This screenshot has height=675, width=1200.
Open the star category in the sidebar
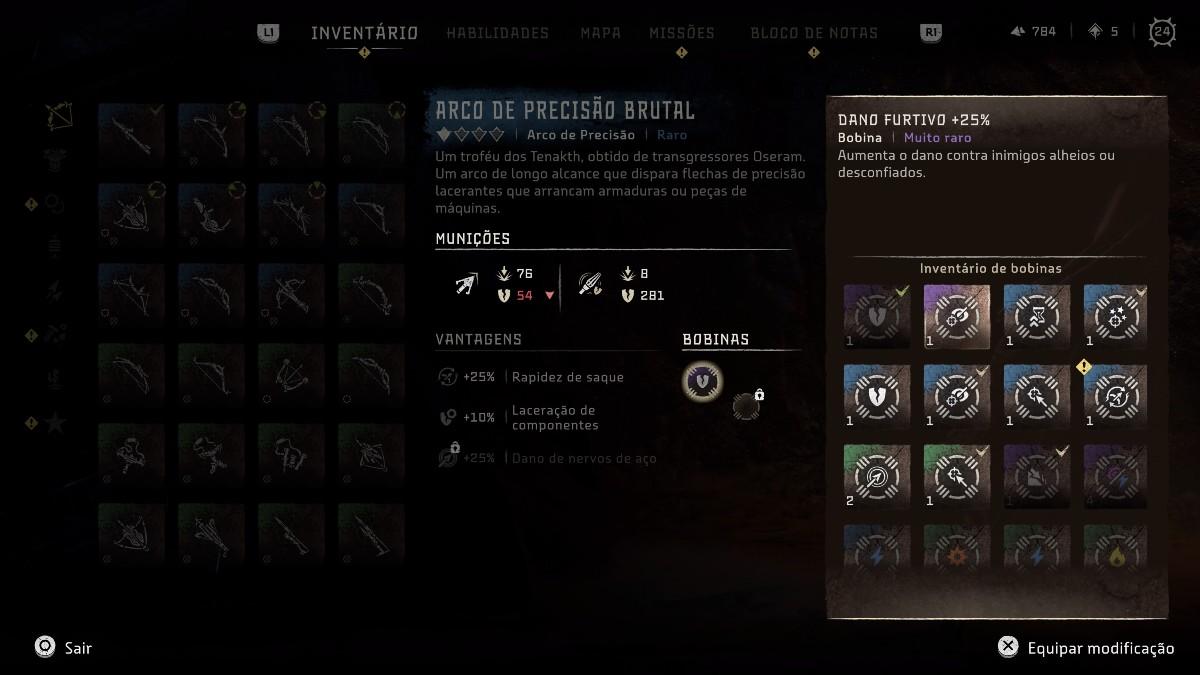(56, 423)
